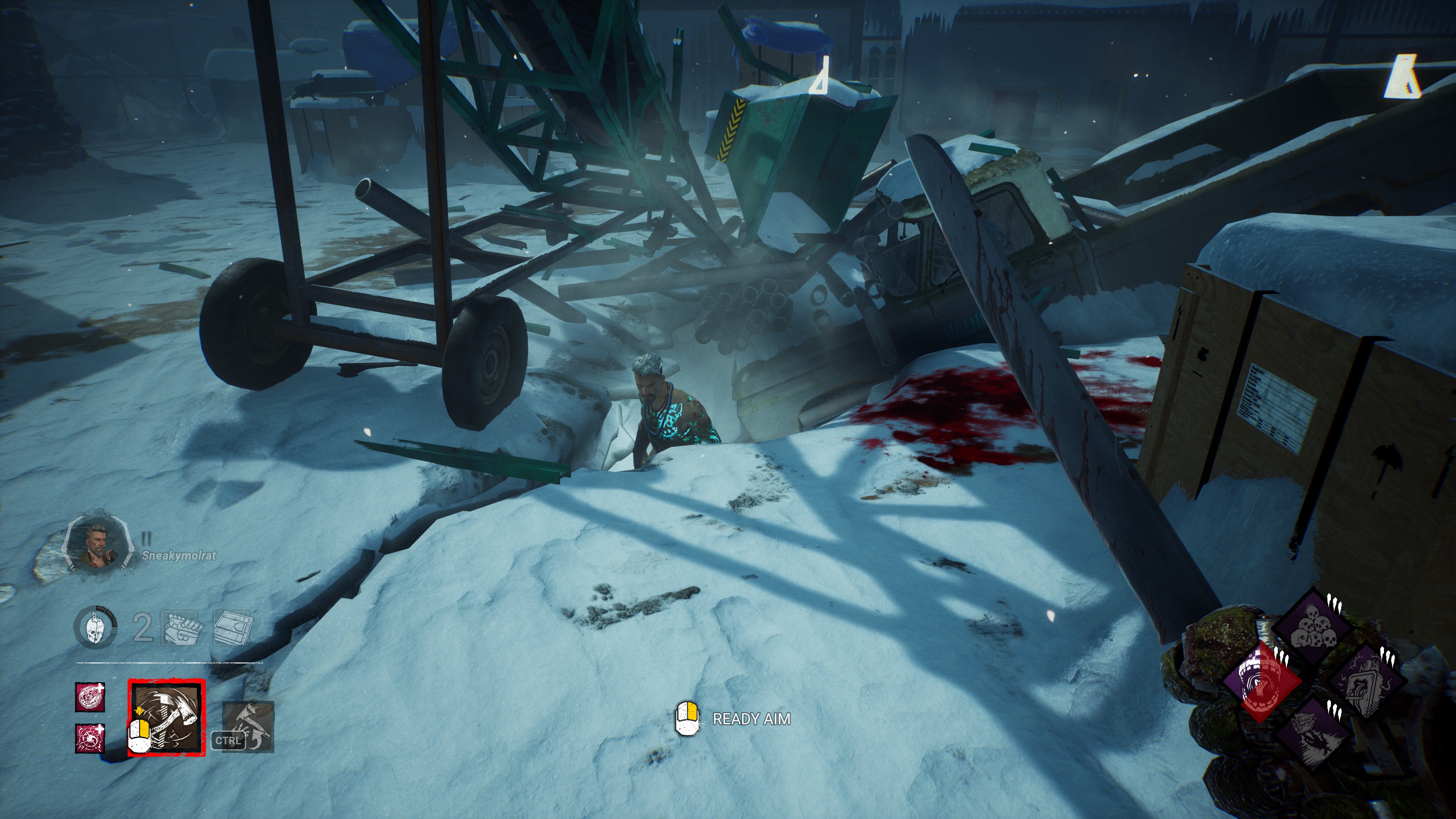1456x819 pixels.
Task: Select the red screaming mouth perk
Action: click(1261, 681)
